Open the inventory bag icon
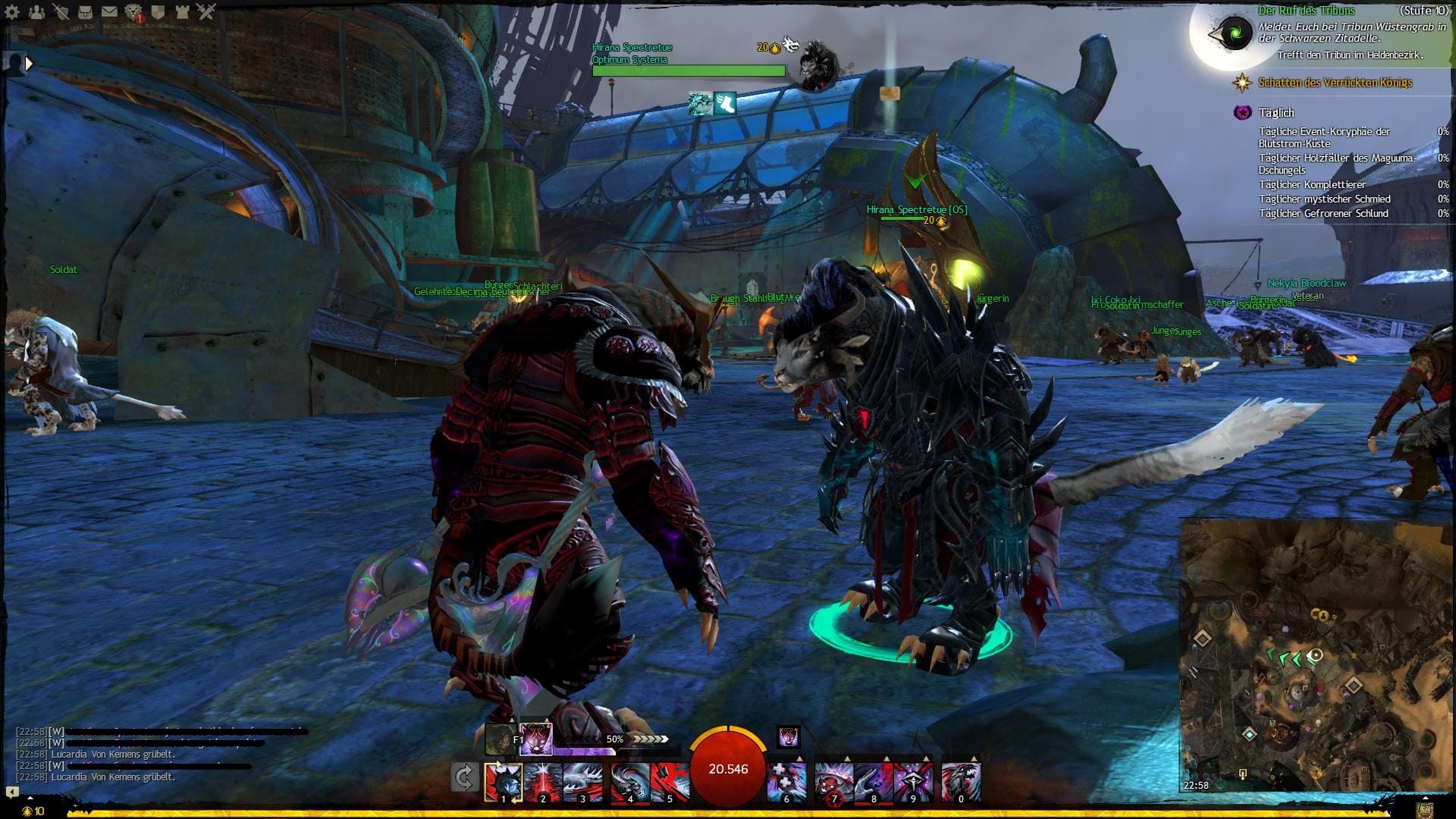Screen dimensions: 1456x819 (85, 11)
